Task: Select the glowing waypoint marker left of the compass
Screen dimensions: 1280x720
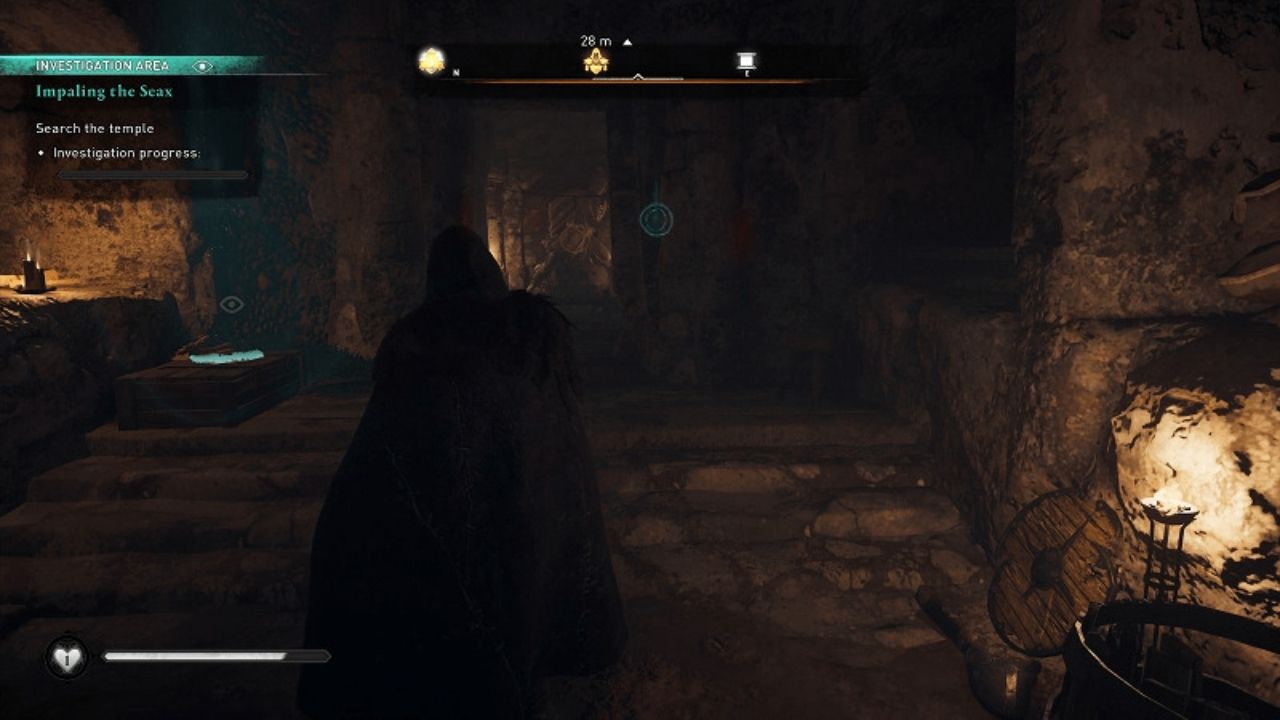Action: 430,58
